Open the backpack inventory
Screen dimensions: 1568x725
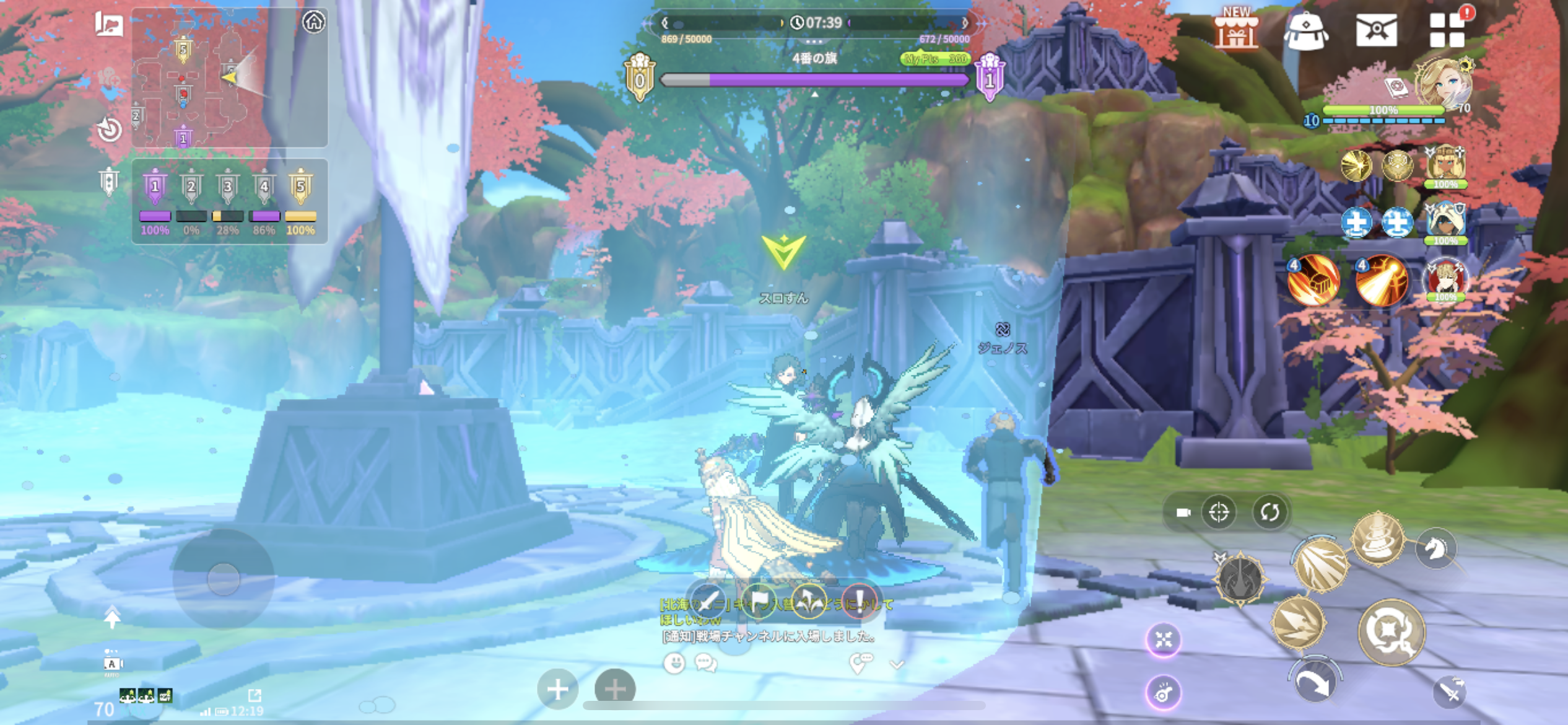click(1305, 31)
